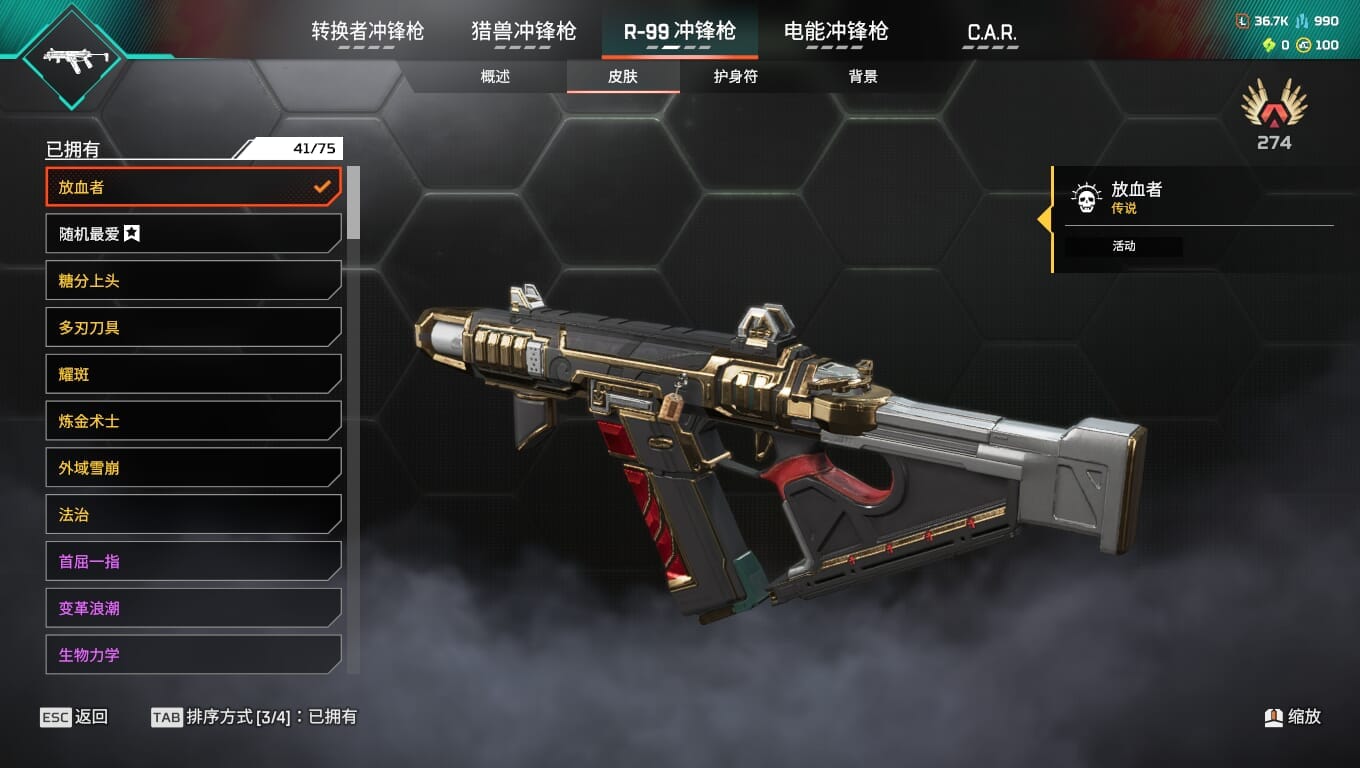Equip the 外域雪崩 skin entry
The image size is (1360, 768).
[x=193, y=468]
